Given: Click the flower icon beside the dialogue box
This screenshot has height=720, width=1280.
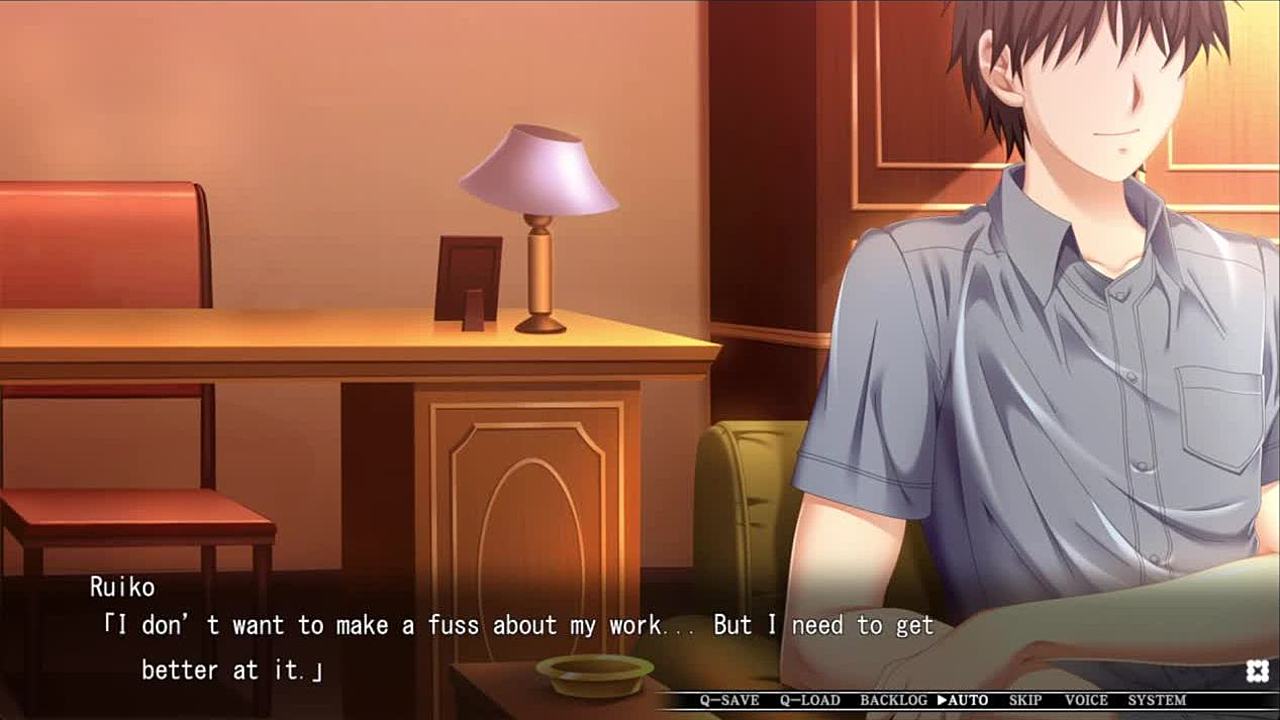Looking at the screenshot, I should tap(1258, 672).
